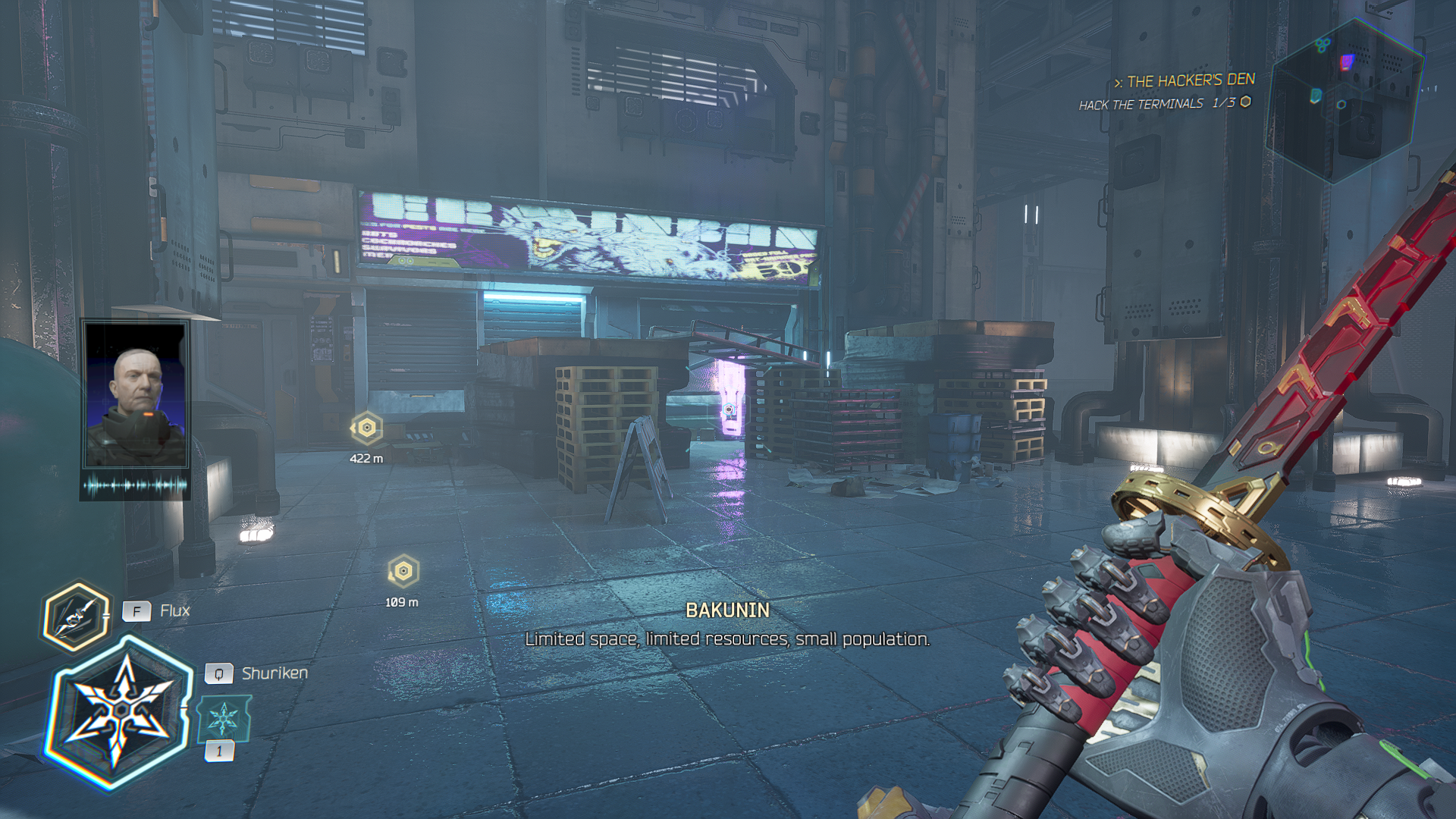
Task: Click the hexagonal minimap
Action: (x=1343, y=99)
